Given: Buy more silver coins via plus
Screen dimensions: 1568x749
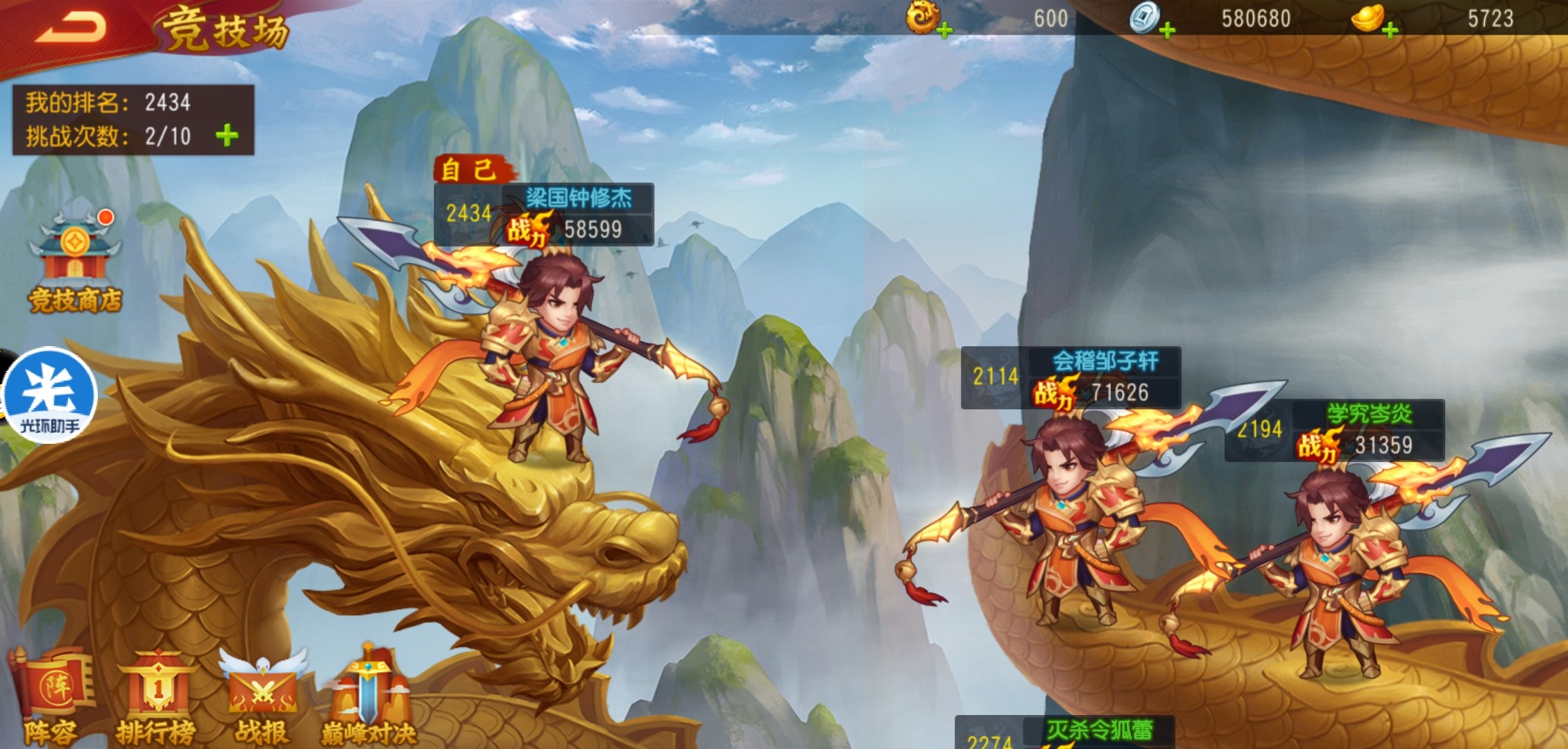Looking at the screenshot, I should [x=1167, y=31].
